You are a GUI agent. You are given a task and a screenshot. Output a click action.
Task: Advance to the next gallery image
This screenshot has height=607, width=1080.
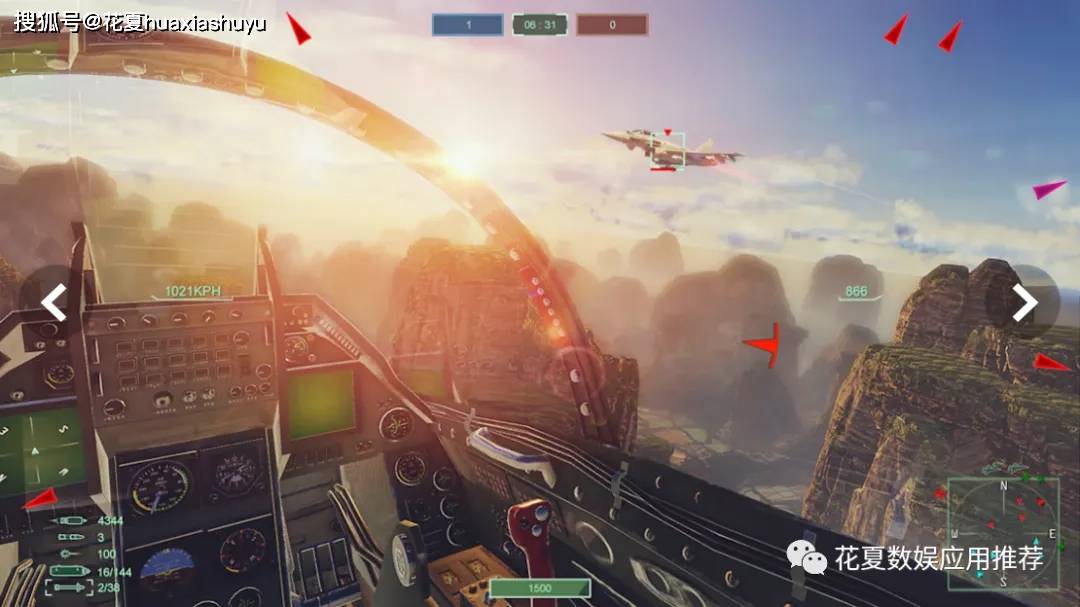(1025, 302)
